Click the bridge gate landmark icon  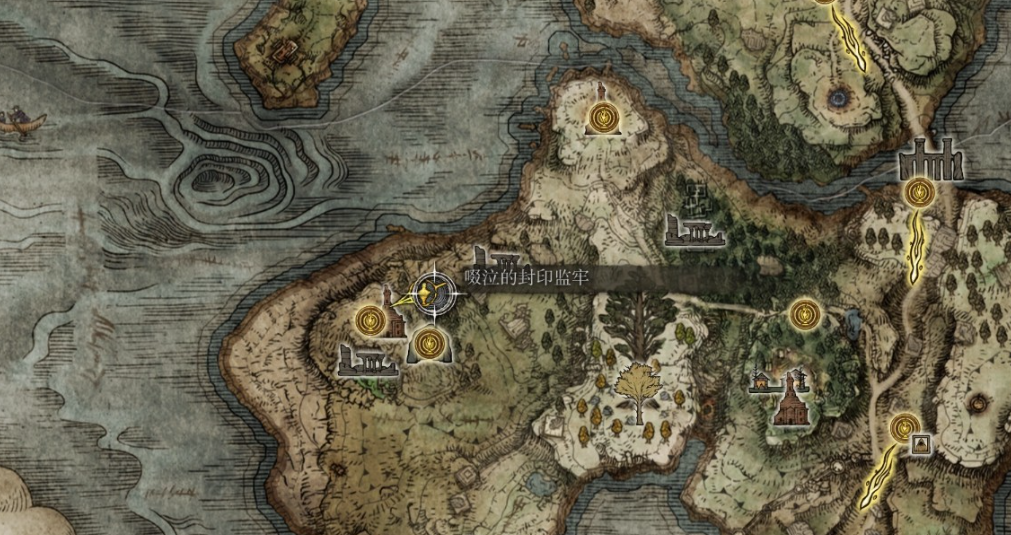pos(930,160)
